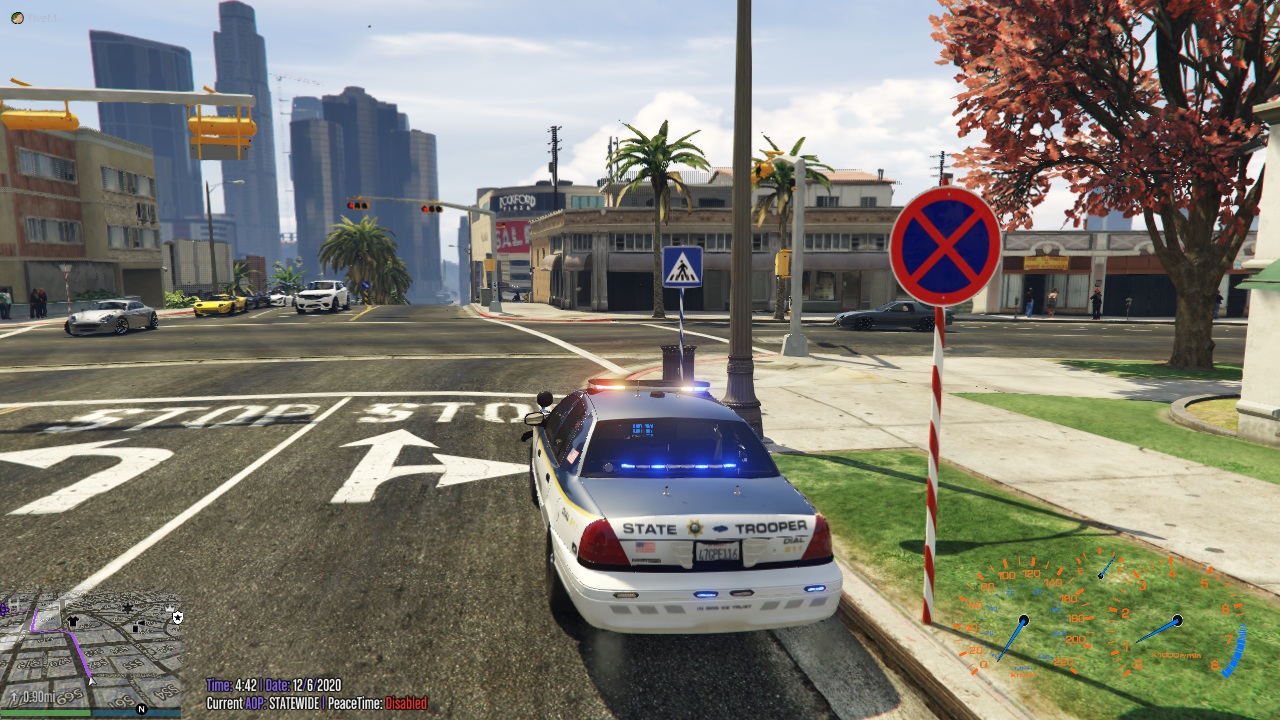Click the police badge blip on the minimap
Viewport: 1280px width, 720px height.
point(177,618)
